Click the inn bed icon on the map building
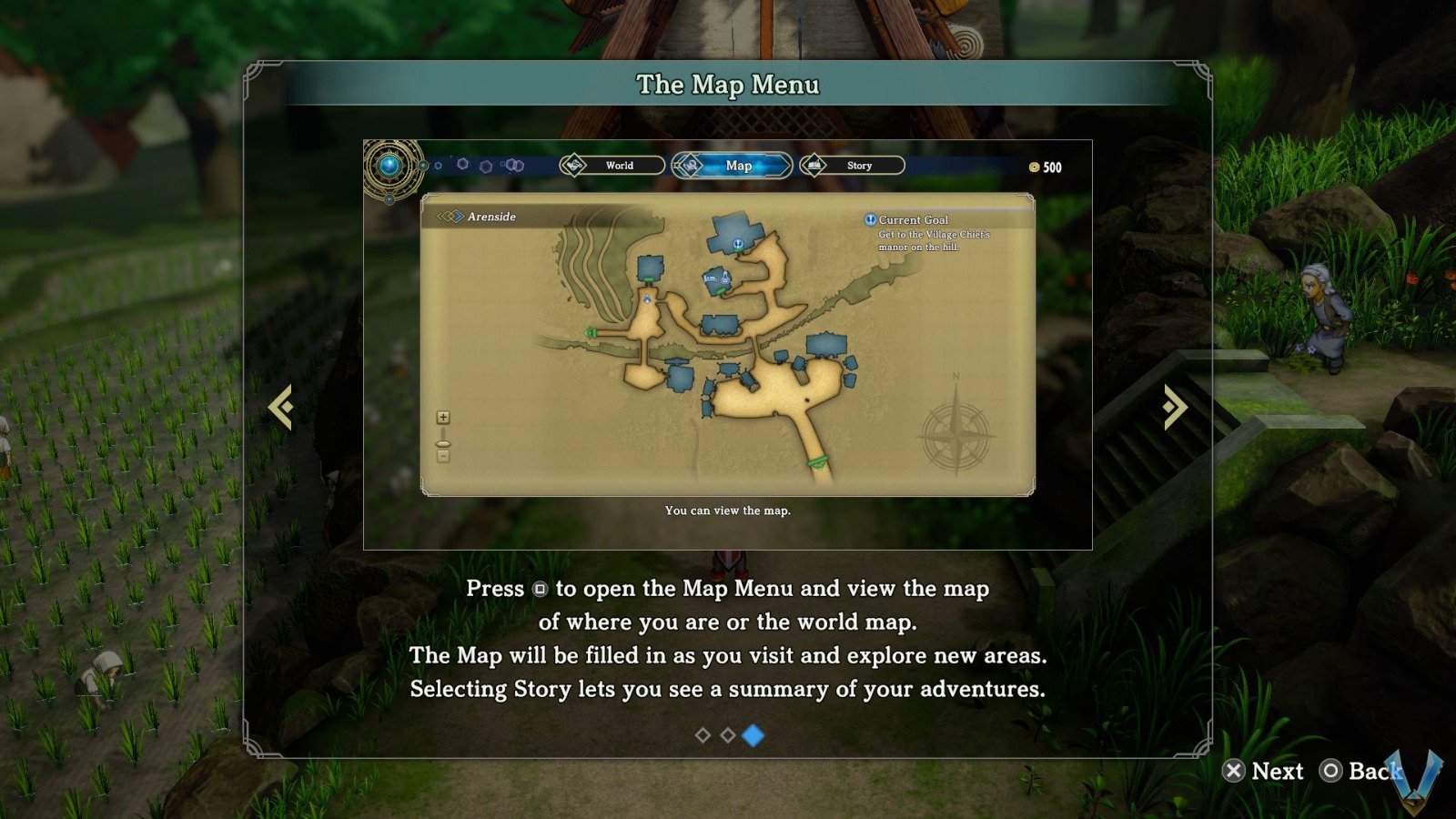Viewport: 1456px width, 819px height. pyautogui.click(x=710, y=279)
